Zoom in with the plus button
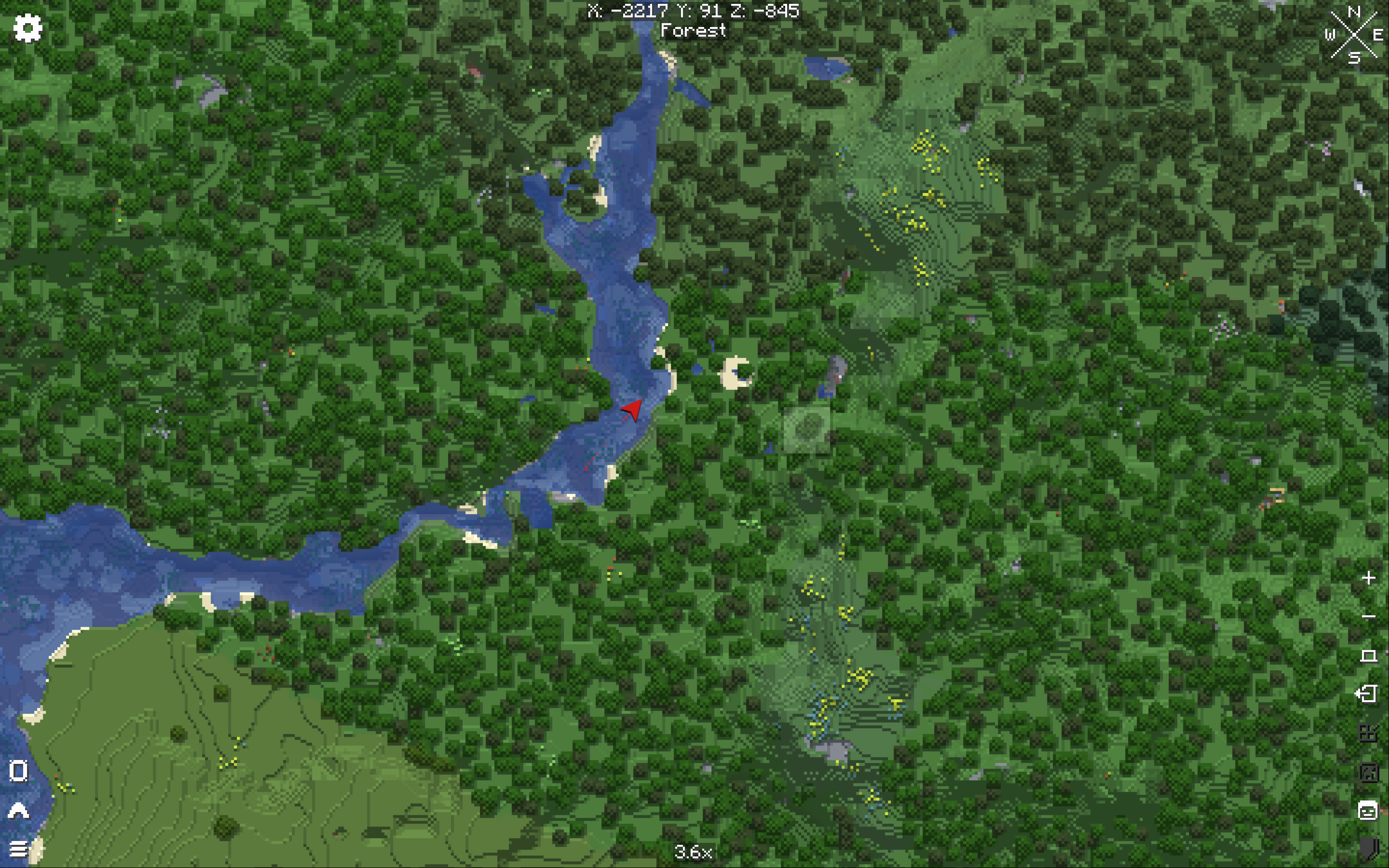The height and width of the screenshot is (868, 1389). pos(1368,578)
